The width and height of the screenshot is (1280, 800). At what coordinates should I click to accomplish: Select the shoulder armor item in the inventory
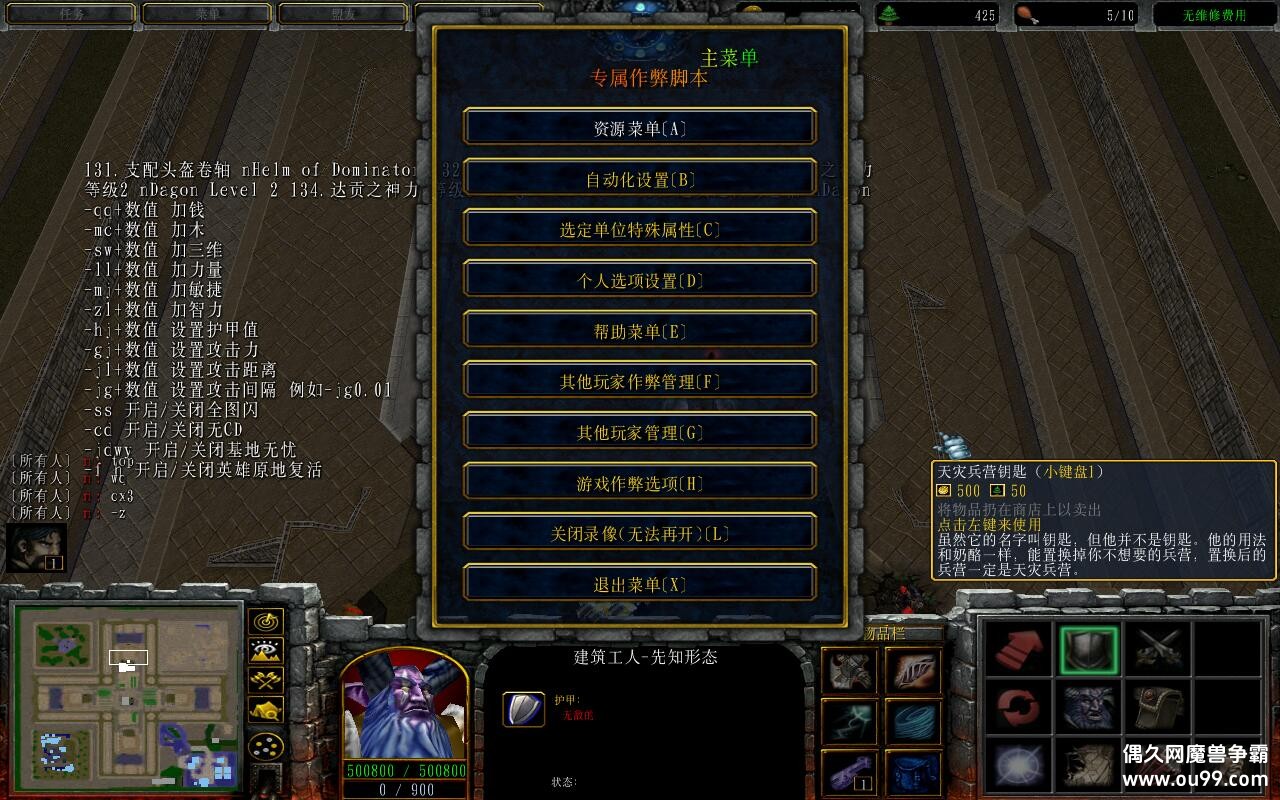click(850, 670)
